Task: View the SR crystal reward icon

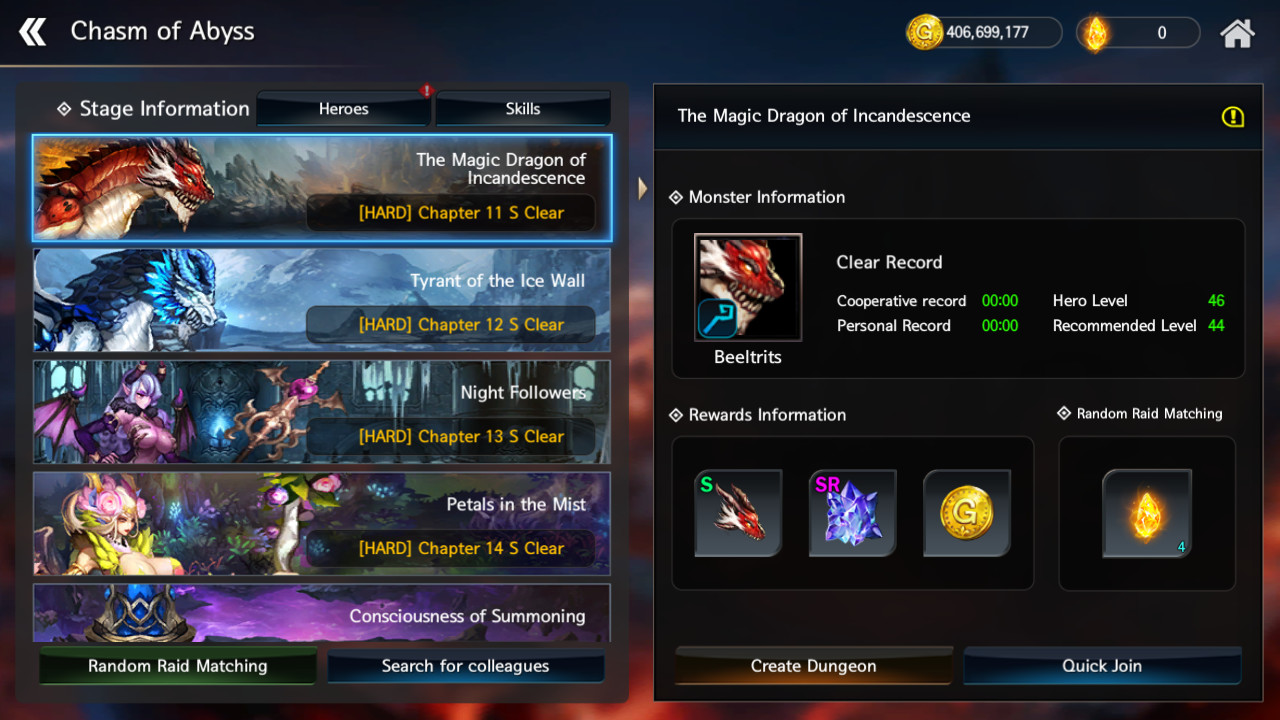Action: click(x=853, y=513)
